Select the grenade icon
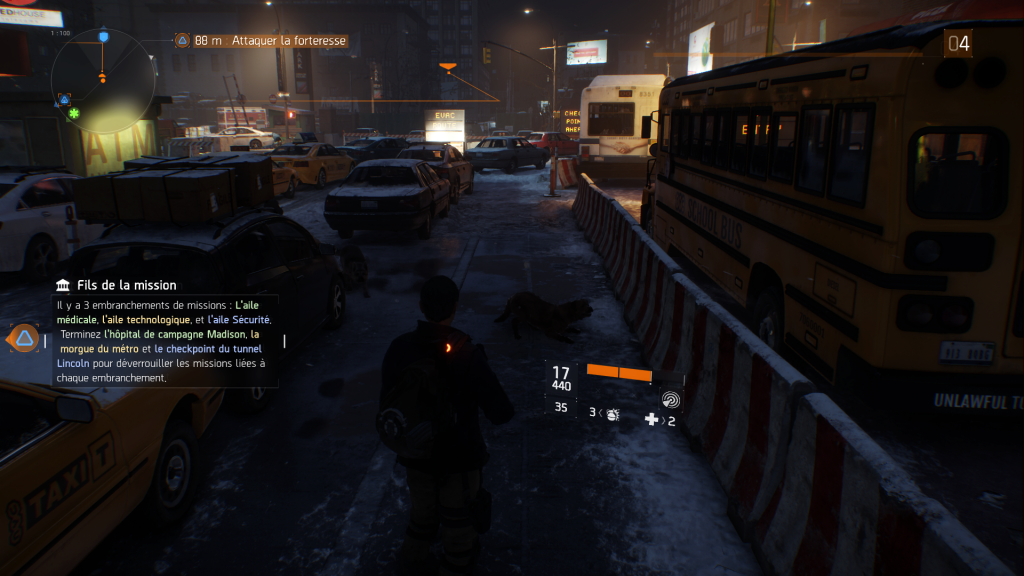 tap(612, 414)
